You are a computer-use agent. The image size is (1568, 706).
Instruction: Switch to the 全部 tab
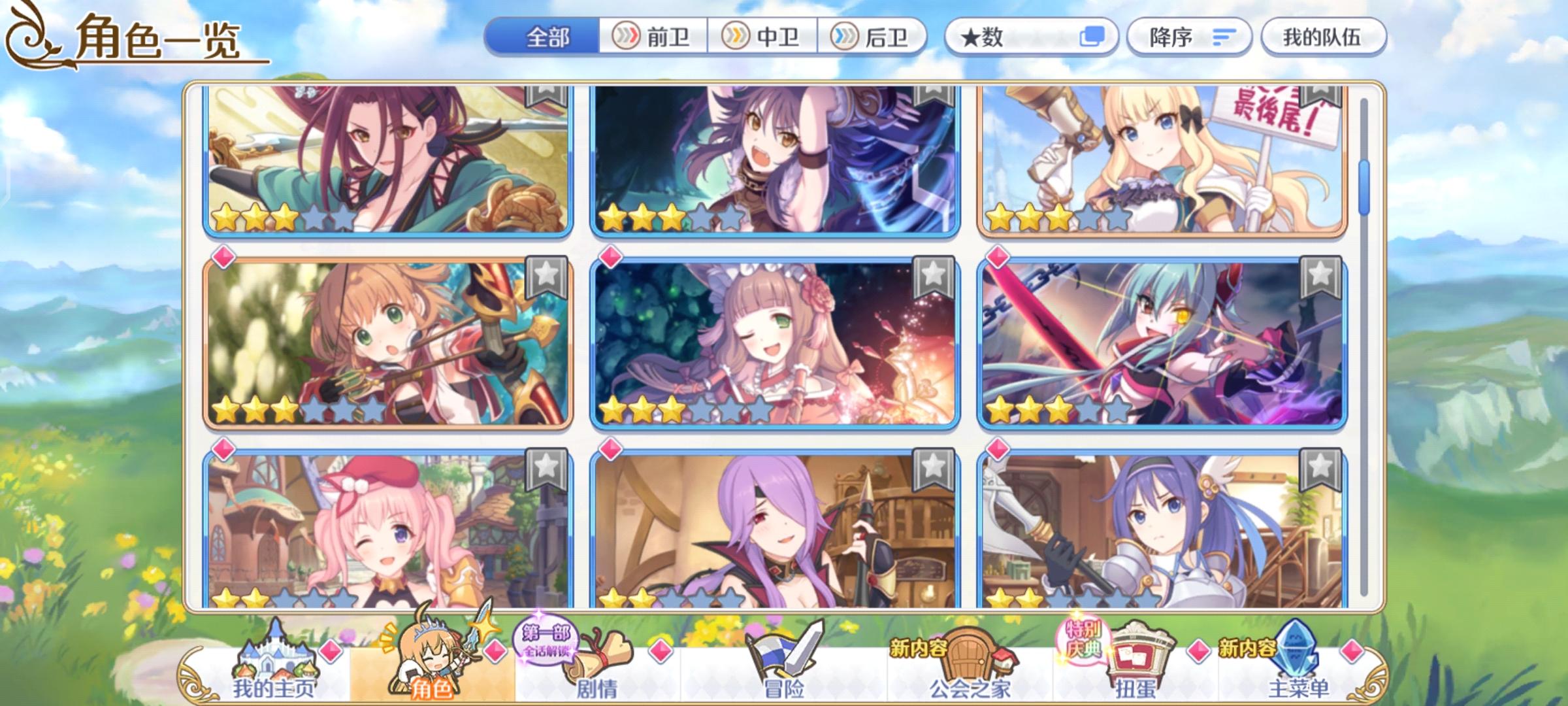[547, 38]
